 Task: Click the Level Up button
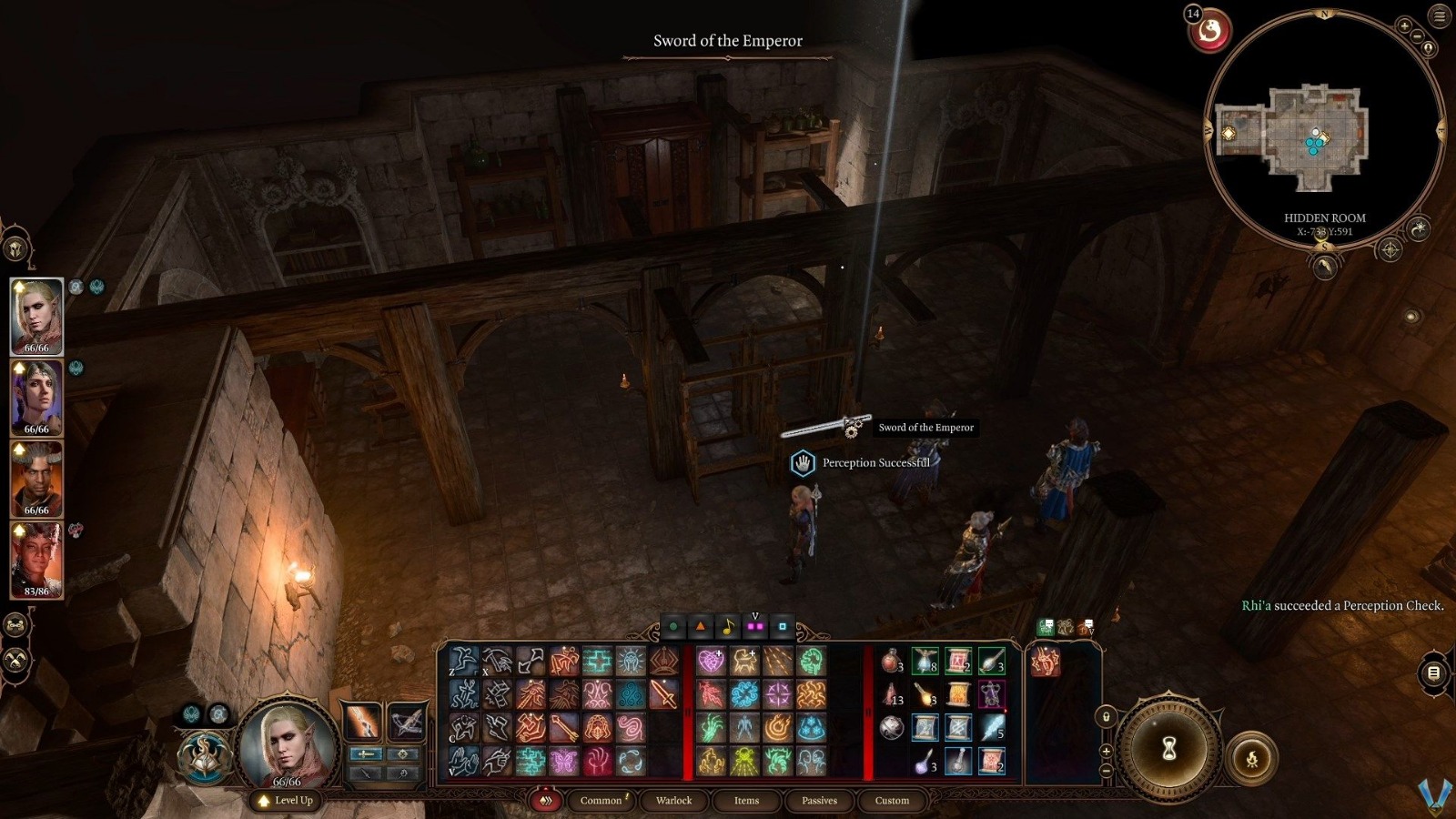(x=286, y=801)
